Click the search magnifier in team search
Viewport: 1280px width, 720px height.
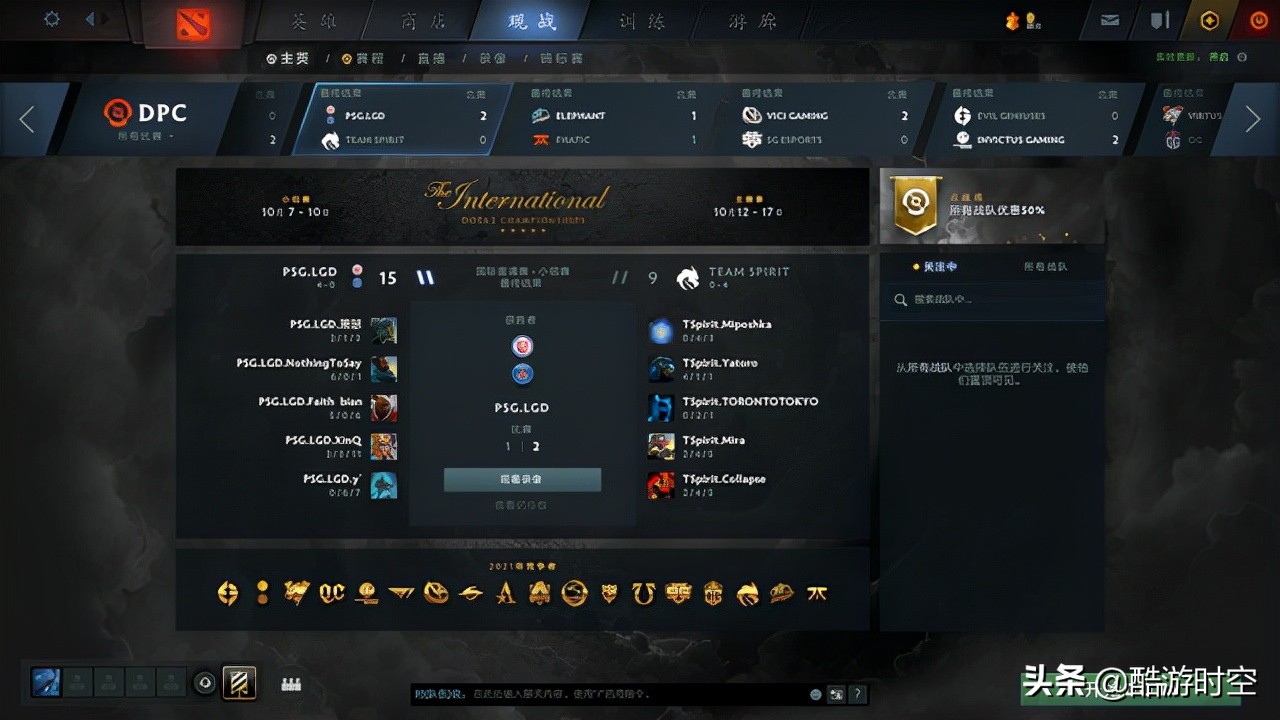(901, 300)
